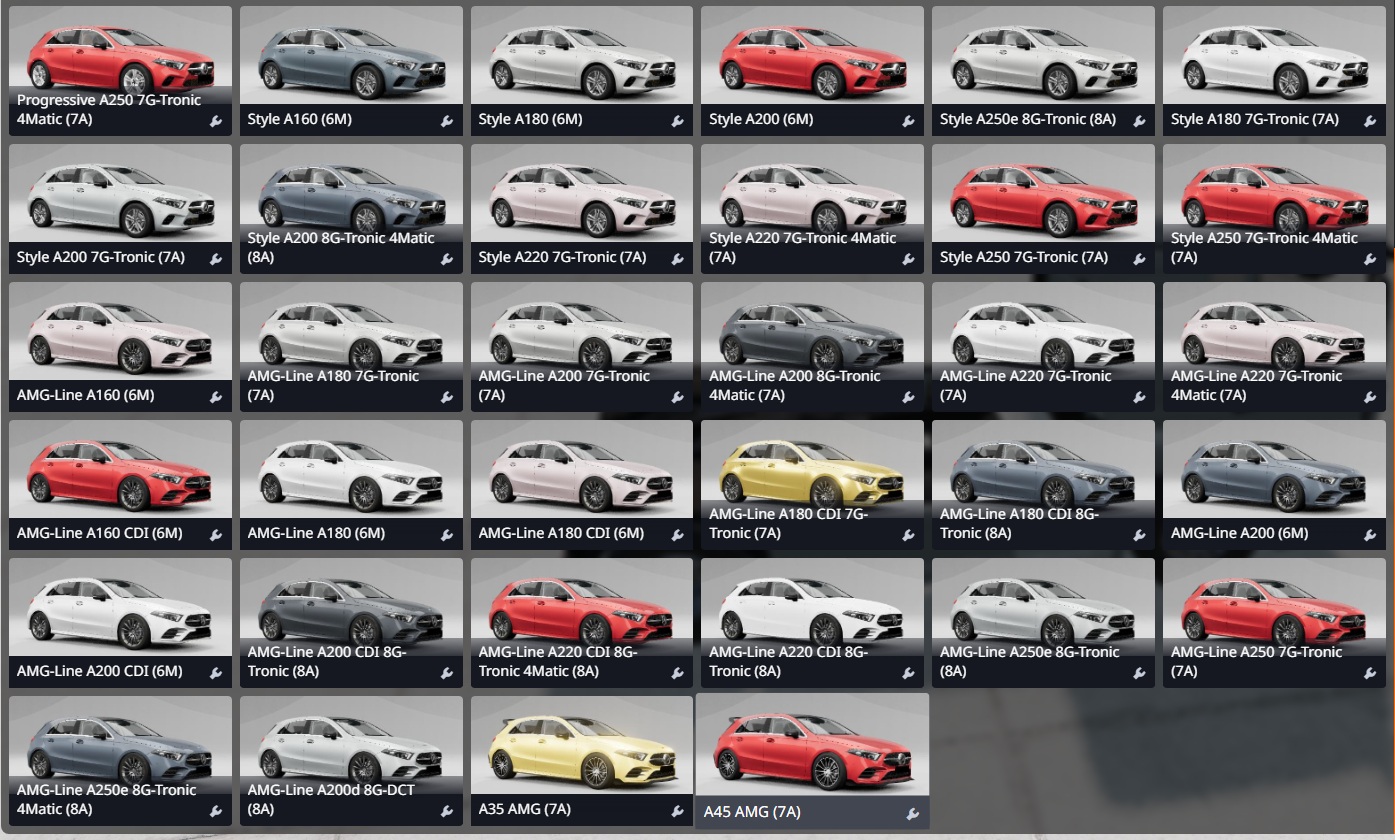Image resolution: width=1395 pixels, height=840 pixels.
Task: Select Style A200 8G-Tronic 4Matic (8A)
Action: tap(351, 198)
